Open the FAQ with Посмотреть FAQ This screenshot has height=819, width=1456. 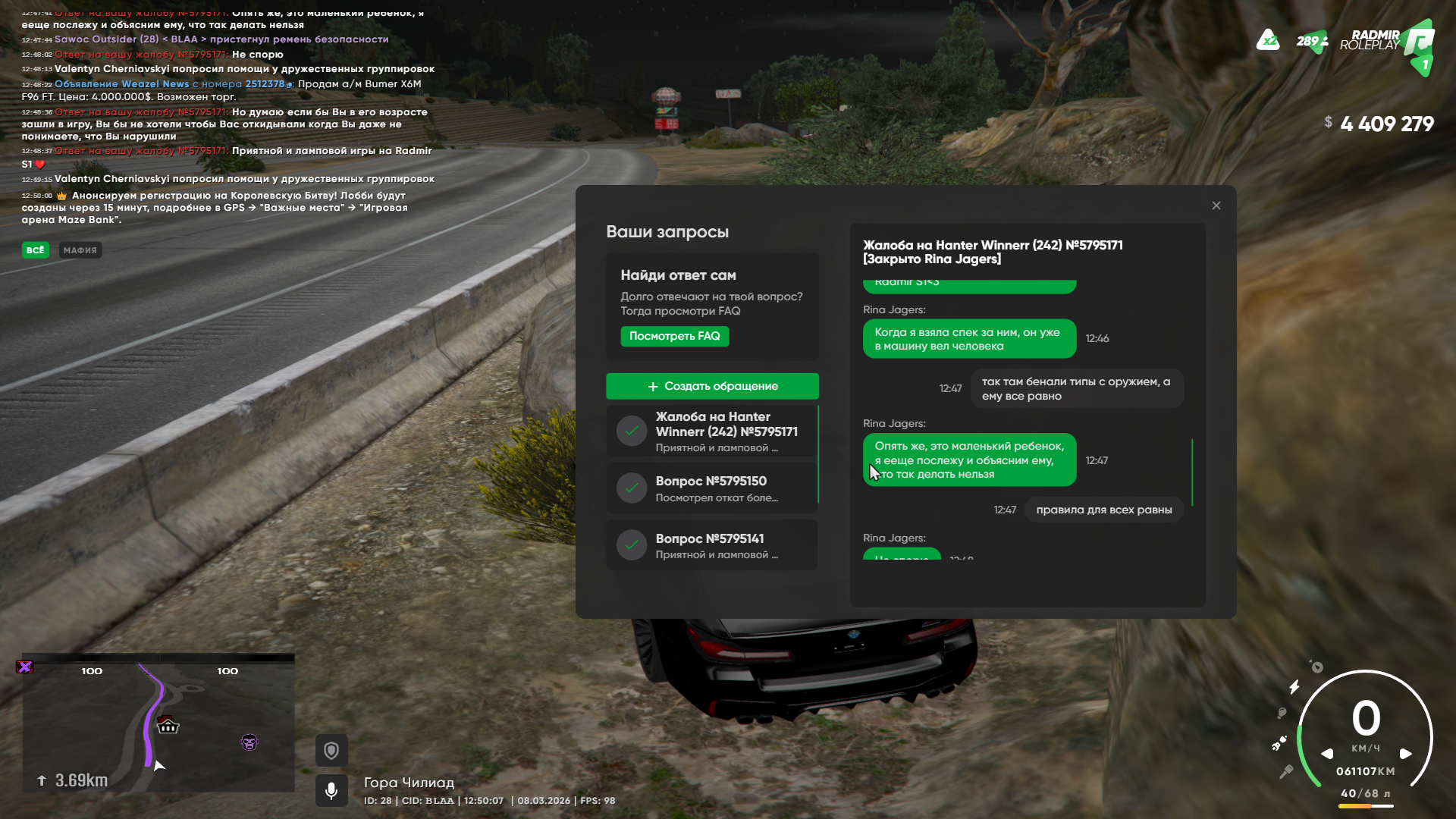point(674,336)
